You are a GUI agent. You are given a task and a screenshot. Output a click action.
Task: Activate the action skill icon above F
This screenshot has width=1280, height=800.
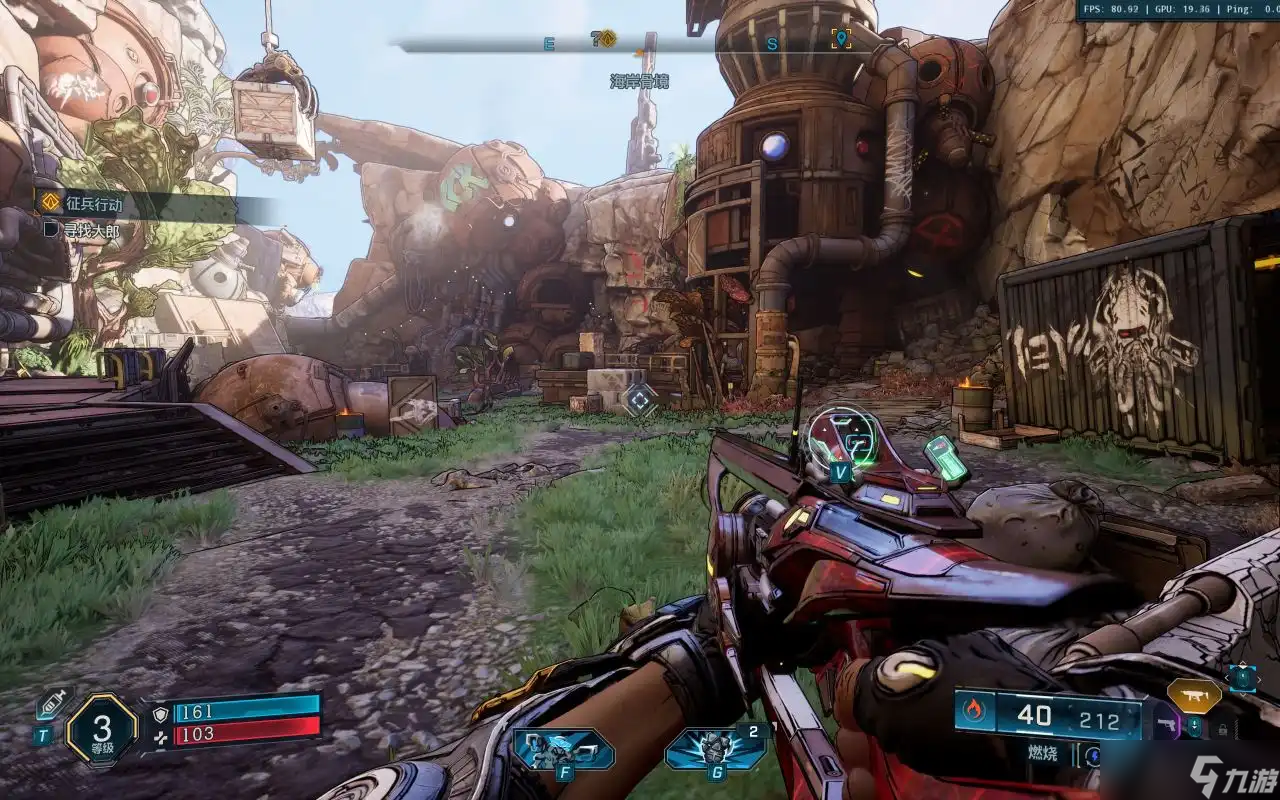point(563,749)
